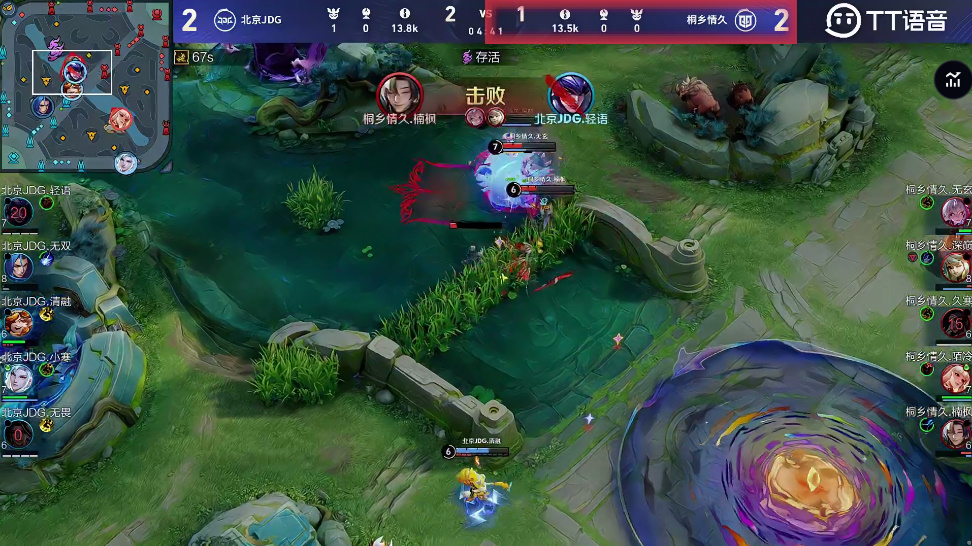Select 北京JDG.无双 player portrait
This screenshot has height=546, width=972.
point(20,268)
